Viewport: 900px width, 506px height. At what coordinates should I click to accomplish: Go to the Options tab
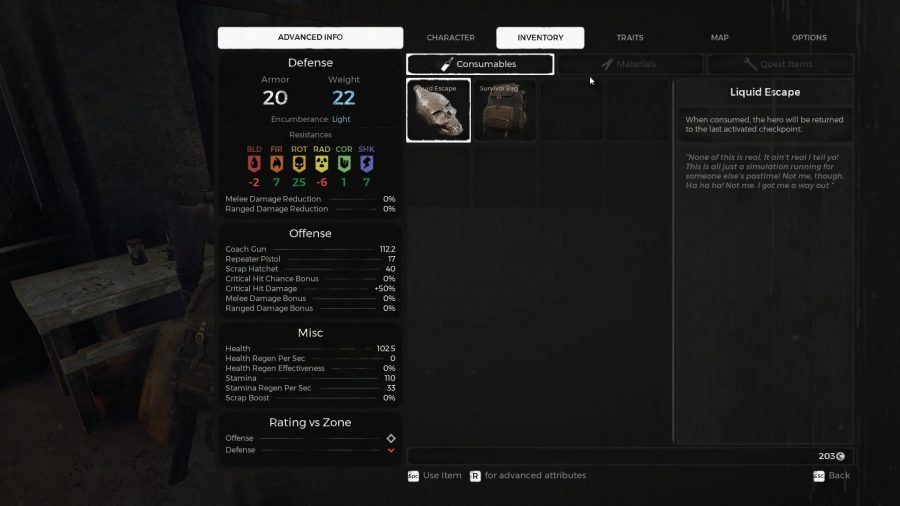tap(809, 38)
